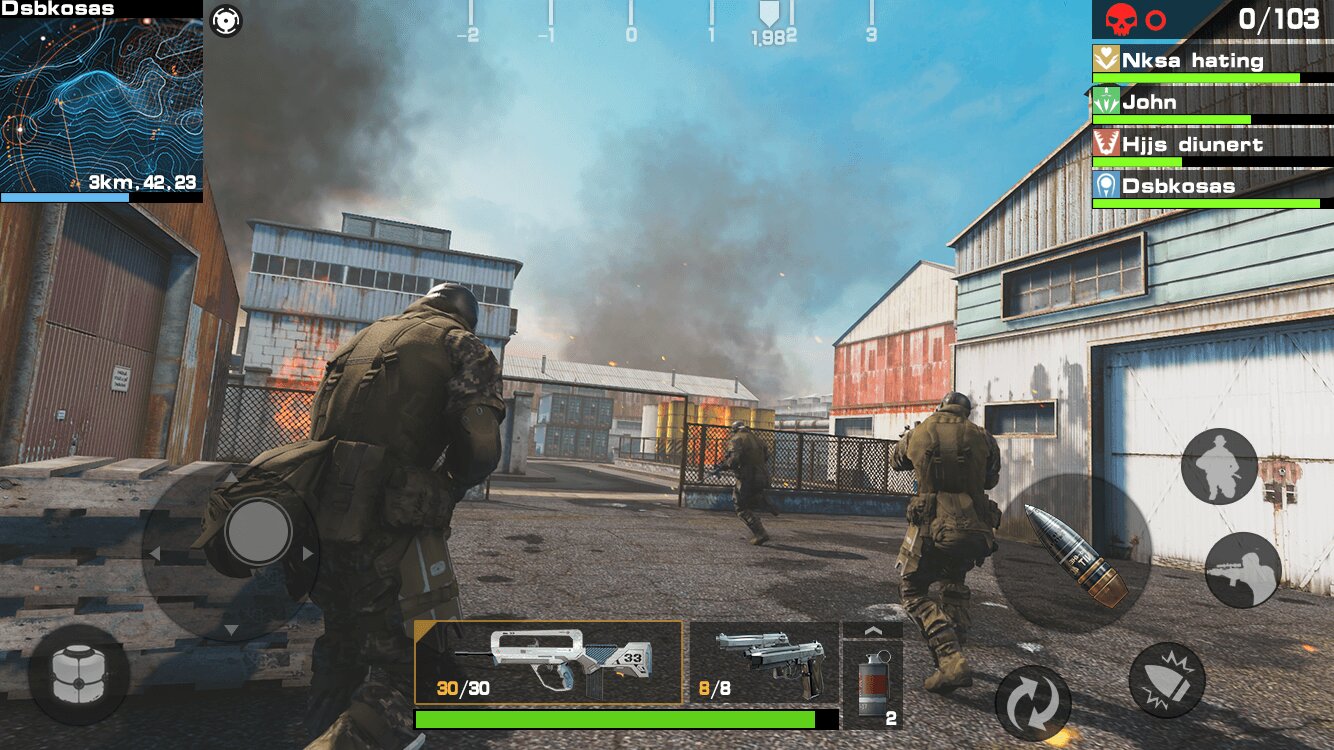Use the melee strike button

[1167, 680]
